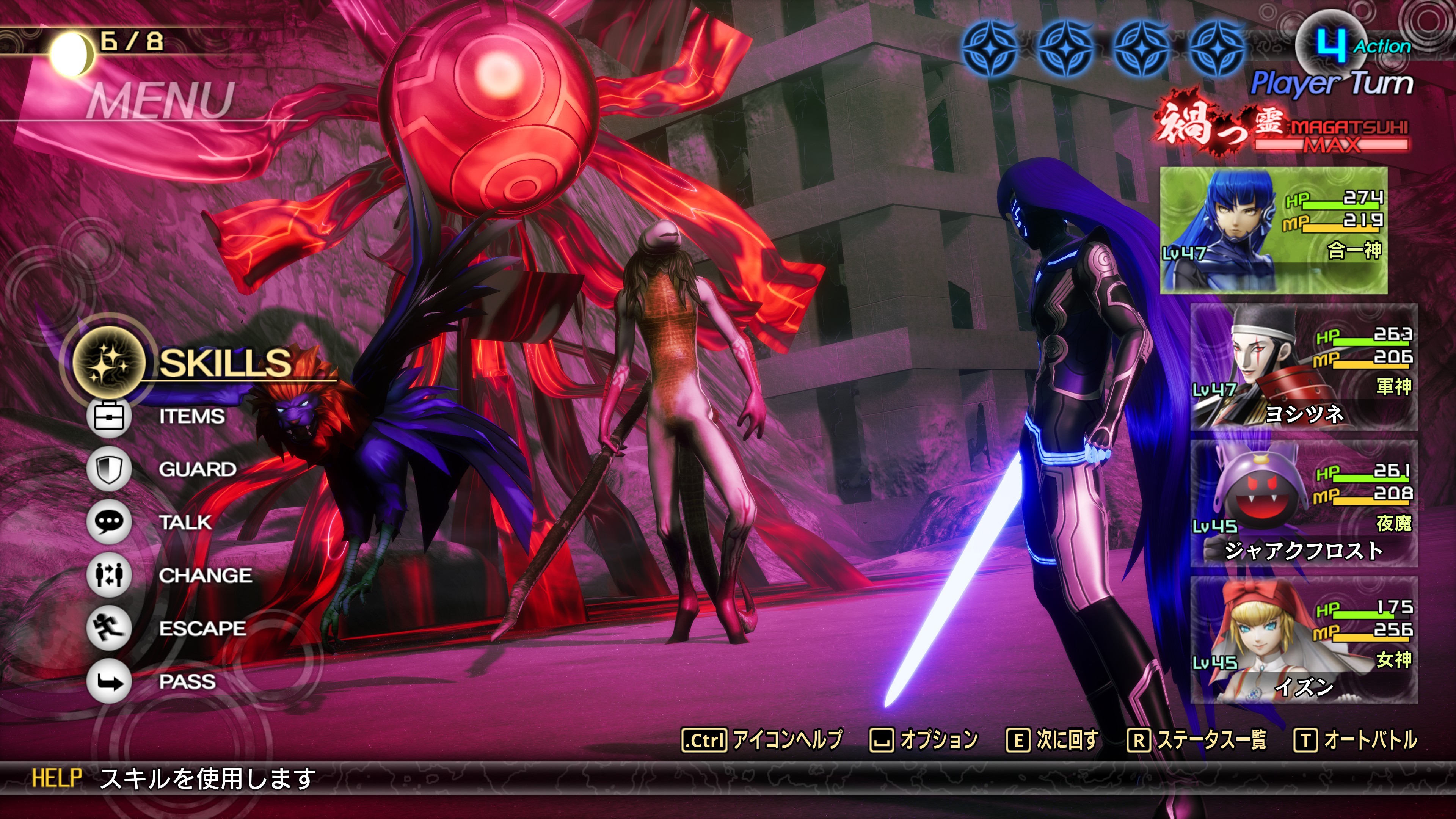This screenshot has width=1456, height=819.
Task: Select the ジャアクフロスト party panel
Action: (1304, 504)
